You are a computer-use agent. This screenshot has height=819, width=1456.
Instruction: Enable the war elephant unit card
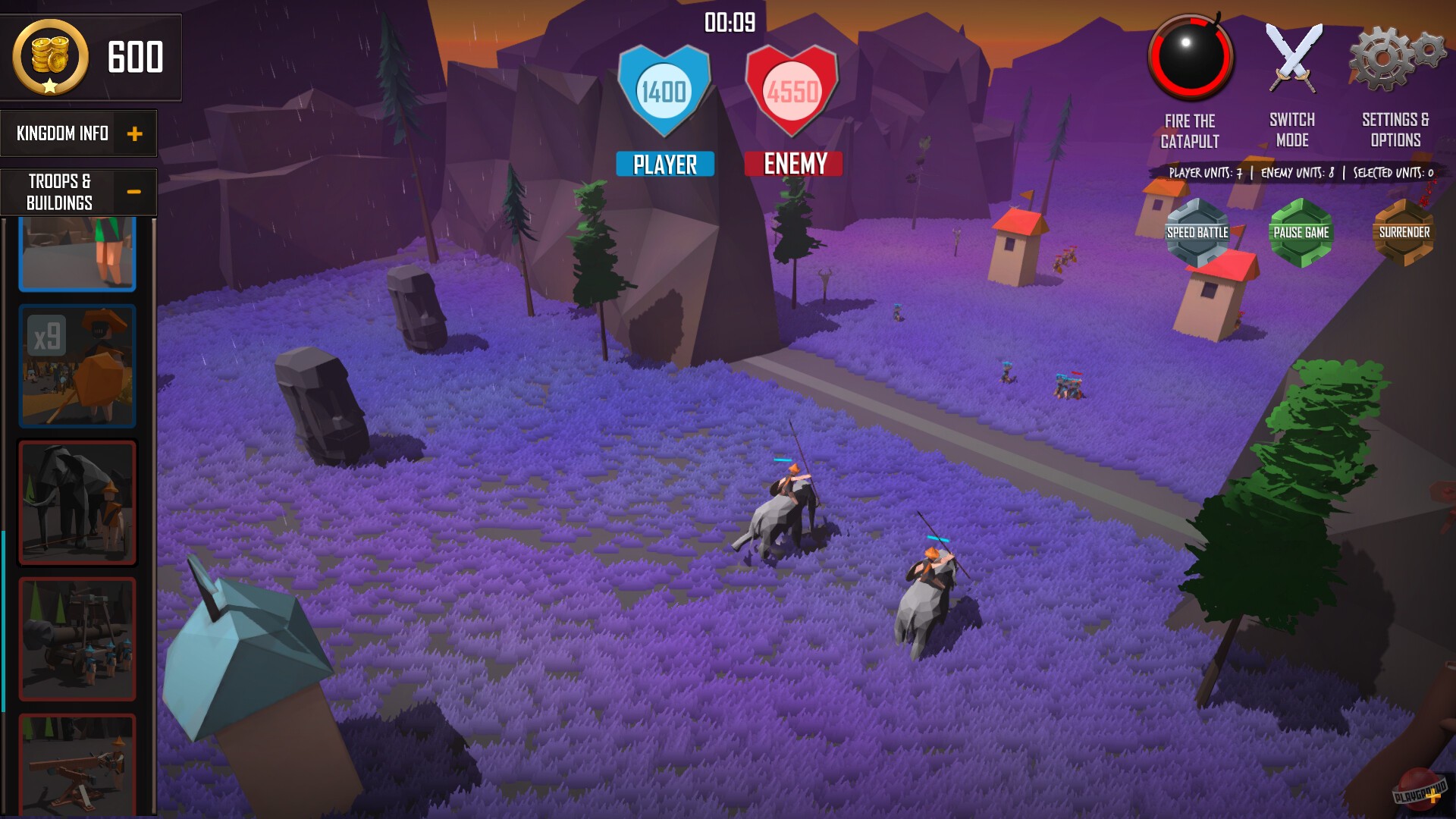(x=77, y=500)
